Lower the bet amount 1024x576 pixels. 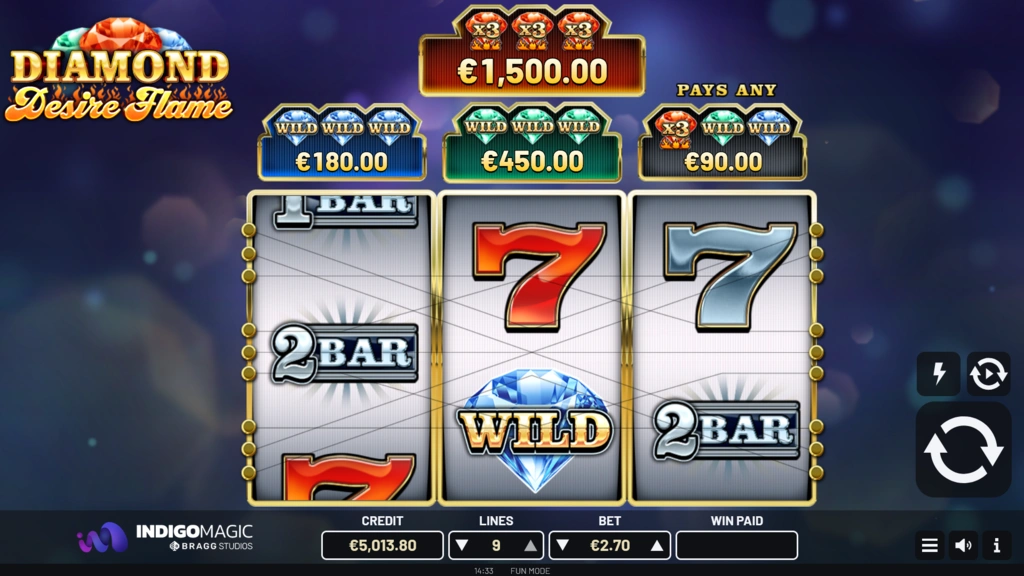561,545
